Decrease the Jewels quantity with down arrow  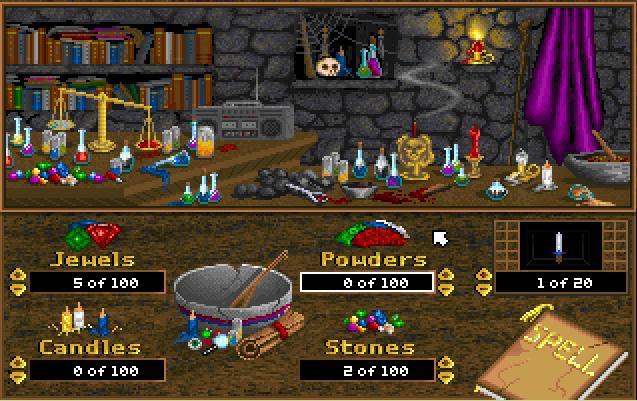point(16,289)
